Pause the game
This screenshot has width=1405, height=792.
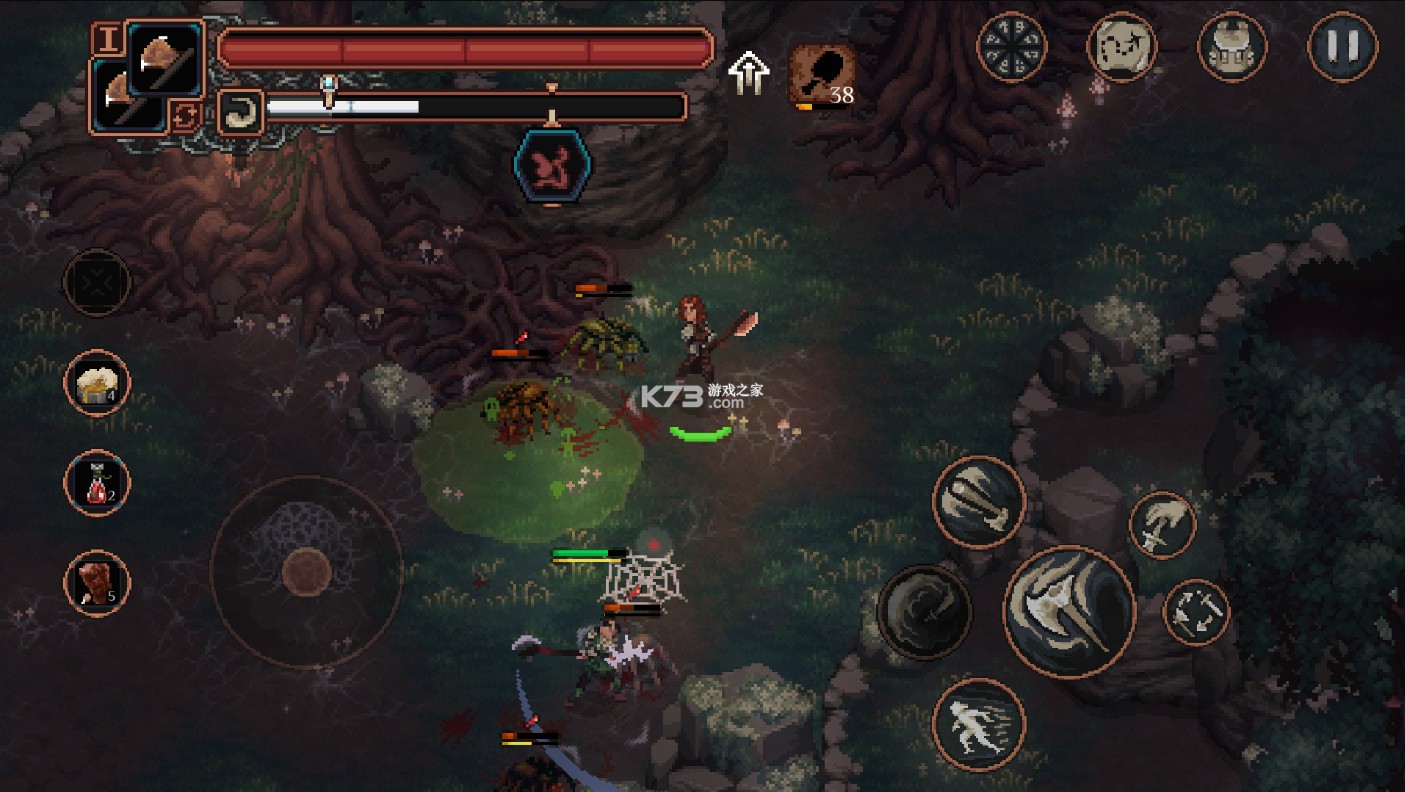(1342, 46)
